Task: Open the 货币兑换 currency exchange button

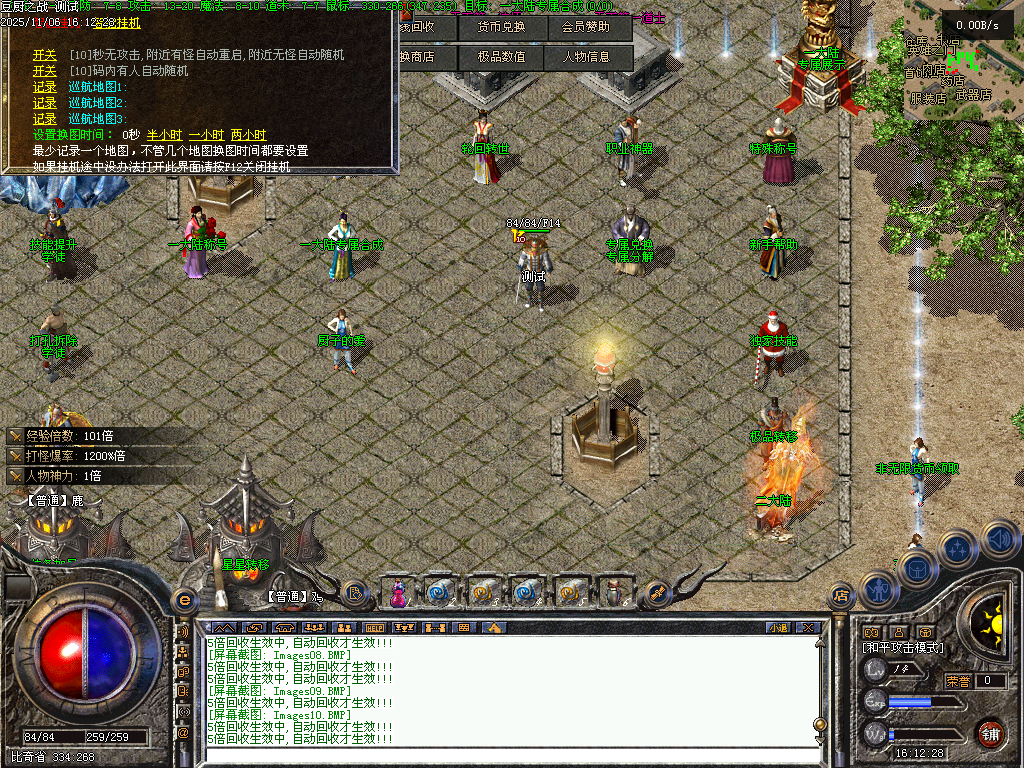Action: click(501, 28)
